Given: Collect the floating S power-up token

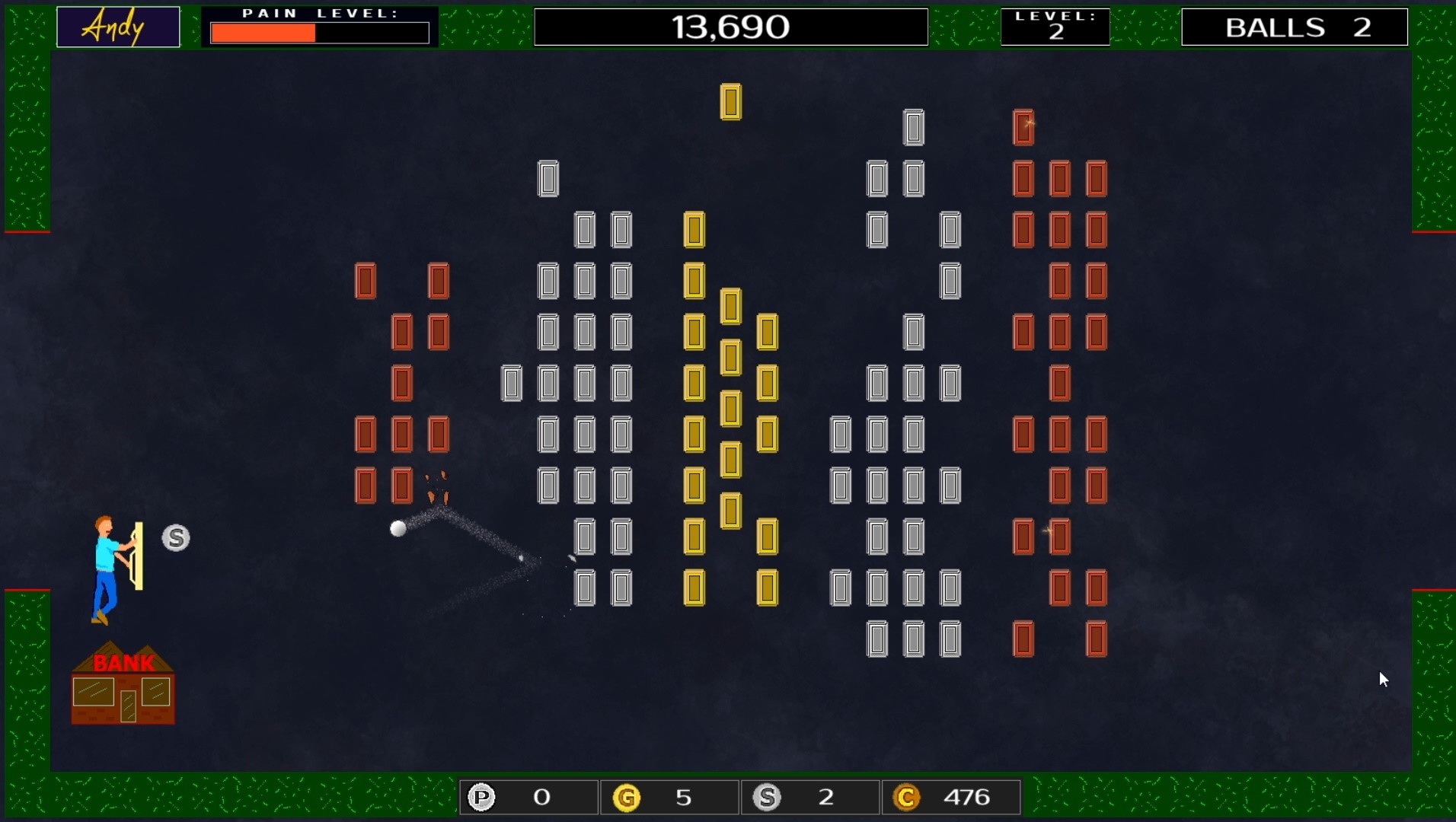Looking at the screenshot, I should click(174, 537).
